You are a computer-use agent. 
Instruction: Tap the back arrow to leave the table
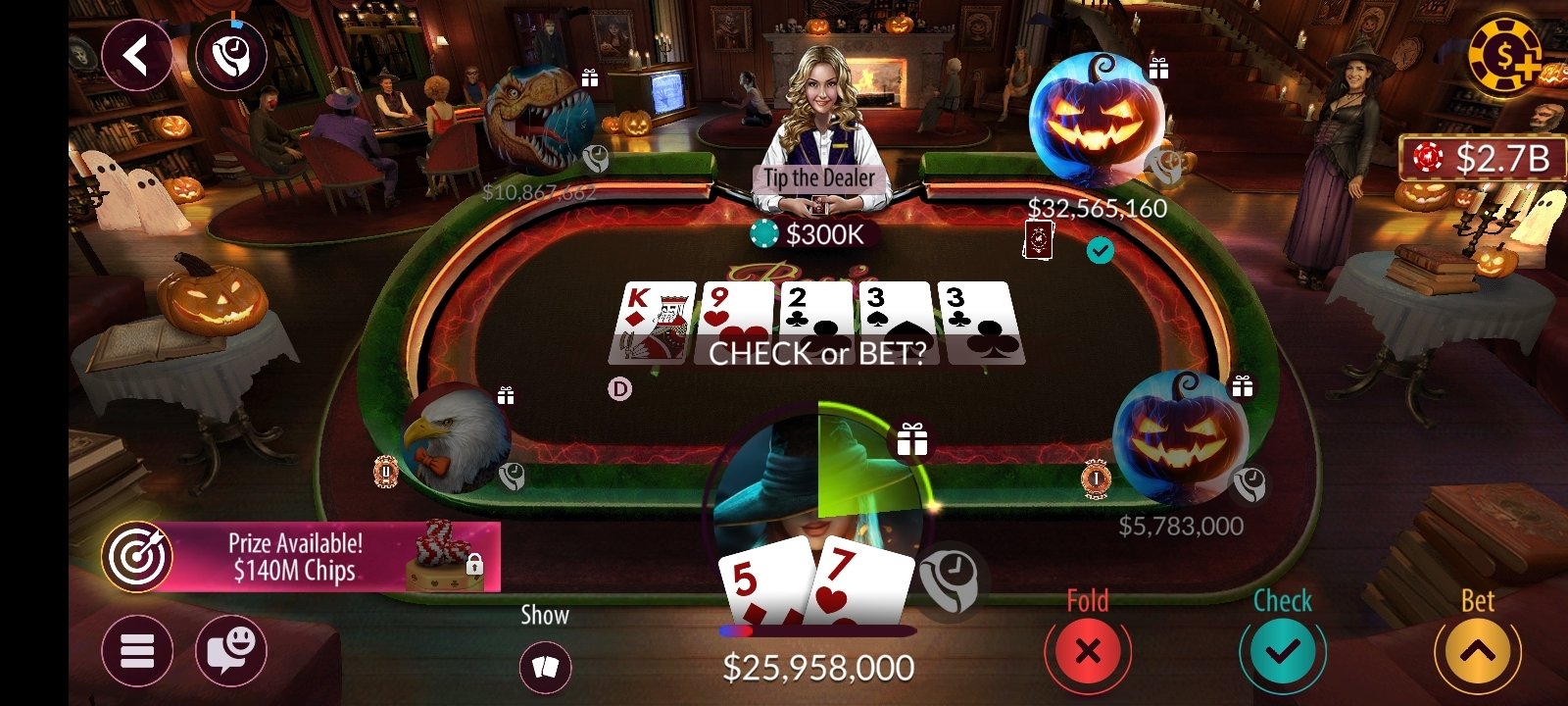(137, 54)
